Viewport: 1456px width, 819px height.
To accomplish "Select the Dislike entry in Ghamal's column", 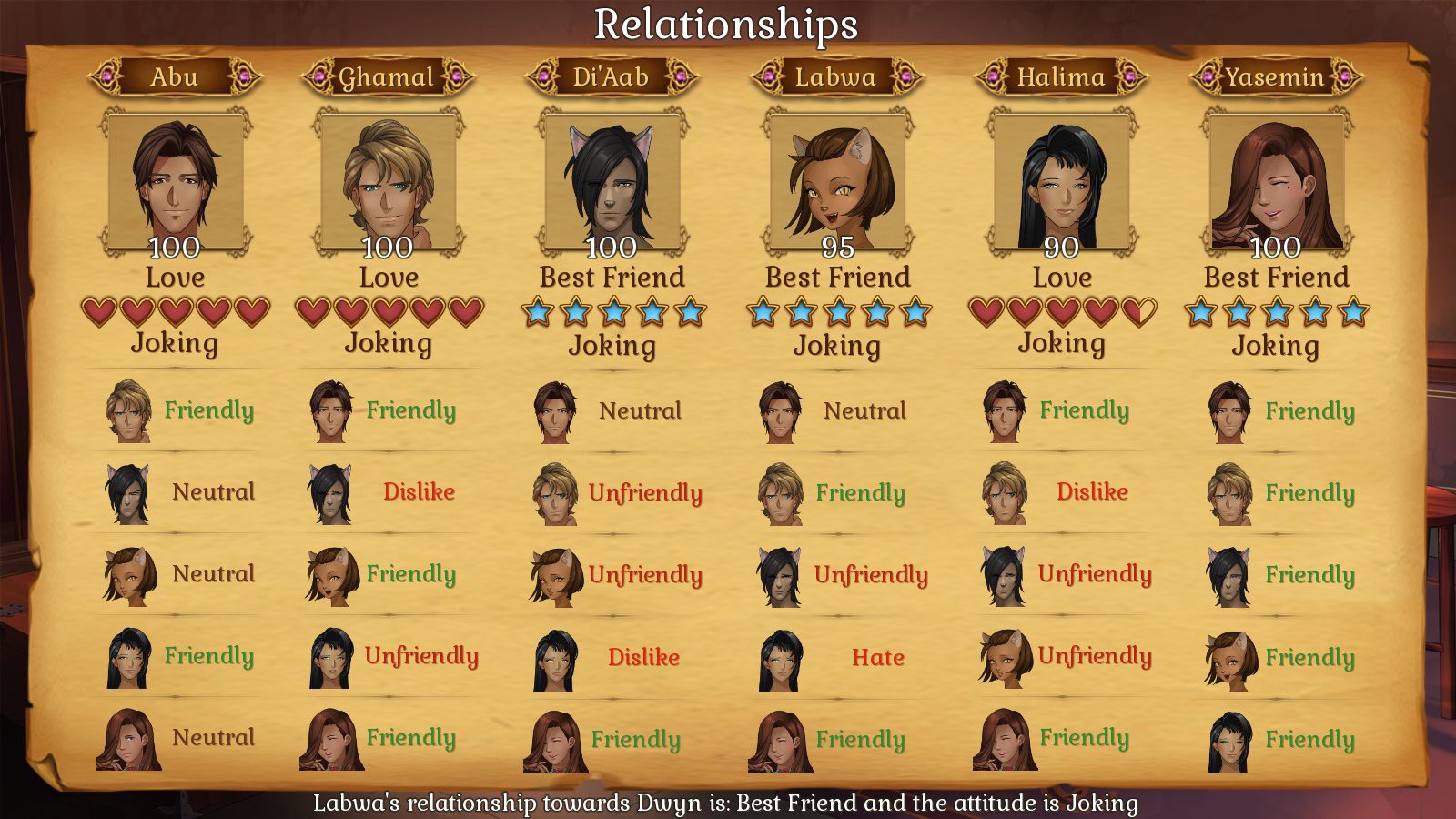I will 419,492.
